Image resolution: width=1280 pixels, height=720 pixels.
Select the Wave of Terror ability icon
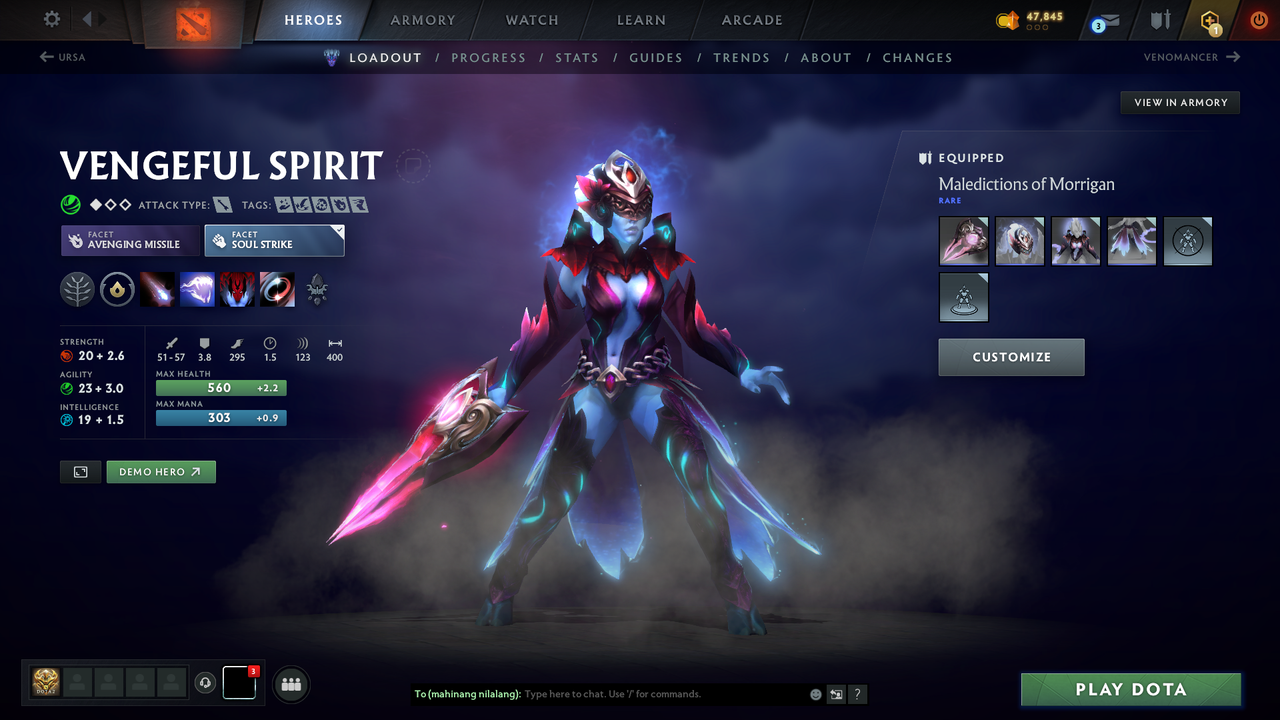[x=197, y=289]
